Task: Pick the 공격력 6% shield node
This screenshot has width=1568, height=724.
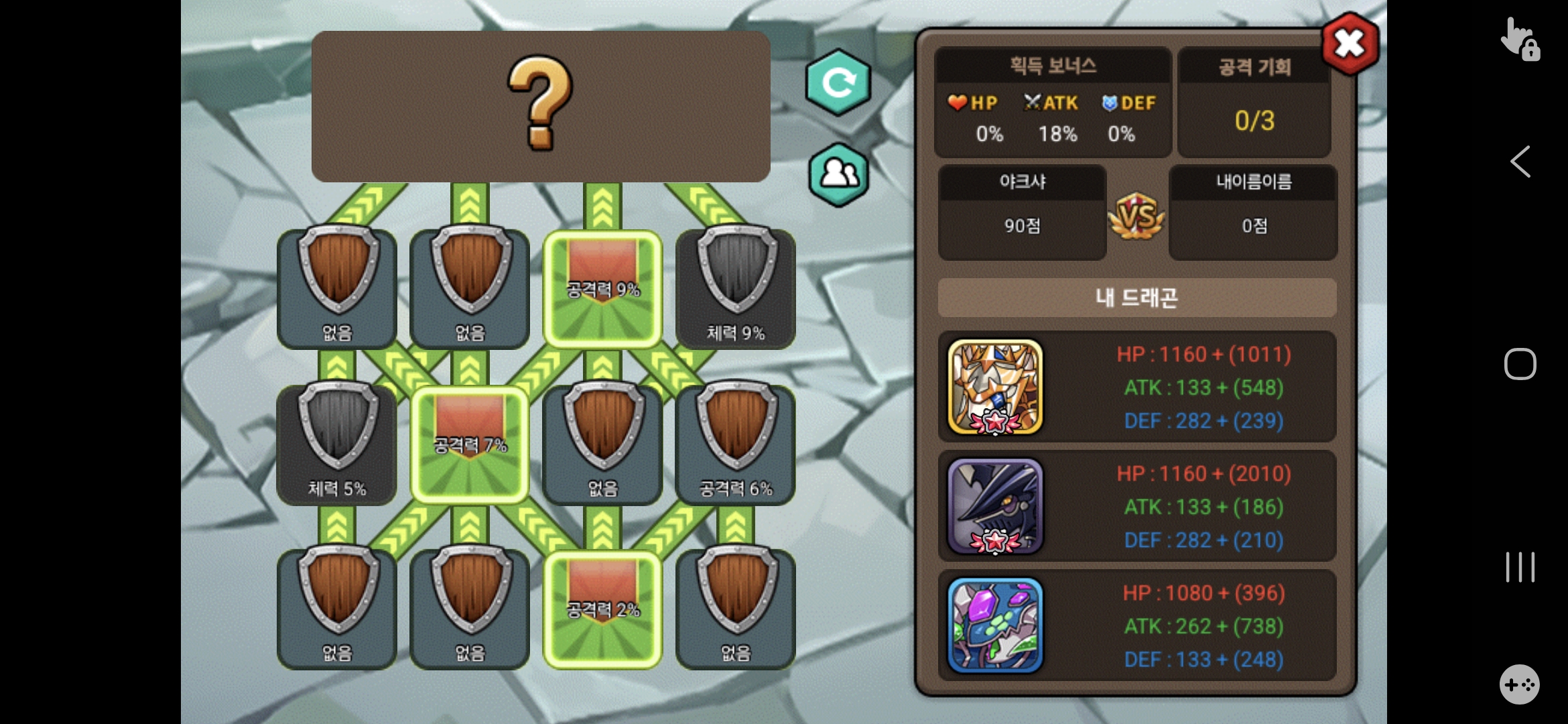Action: [x=736, y=442]
